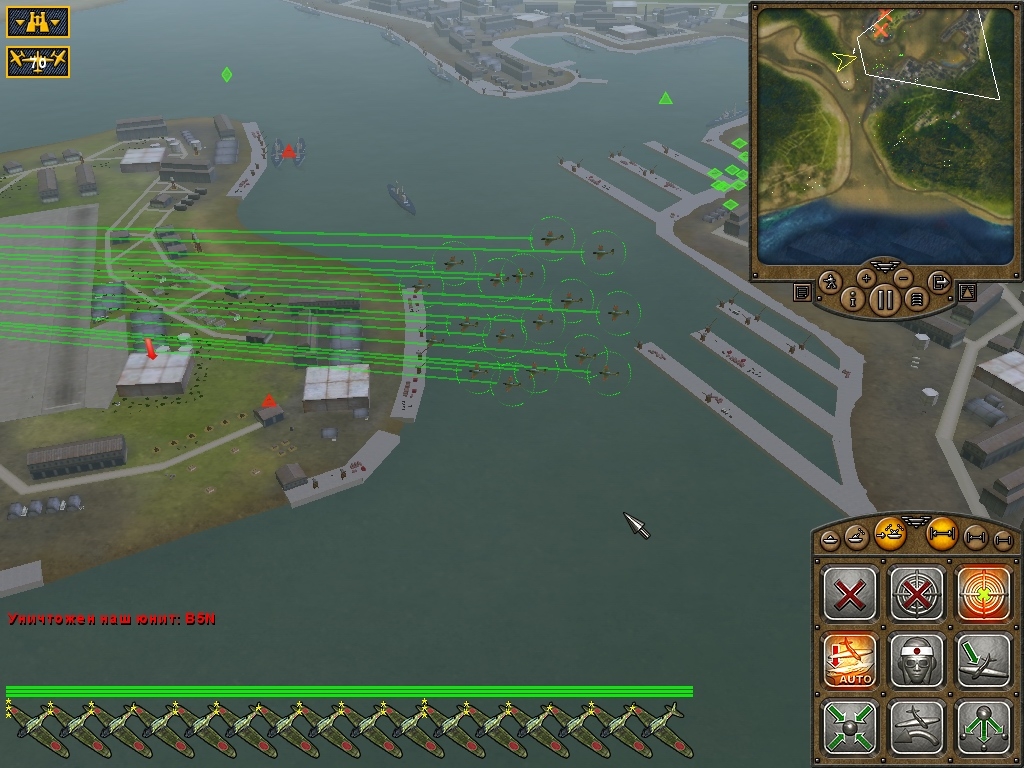Click the exit door arrow button
Screen dimensions: 1024x768
tap(938, 282)
